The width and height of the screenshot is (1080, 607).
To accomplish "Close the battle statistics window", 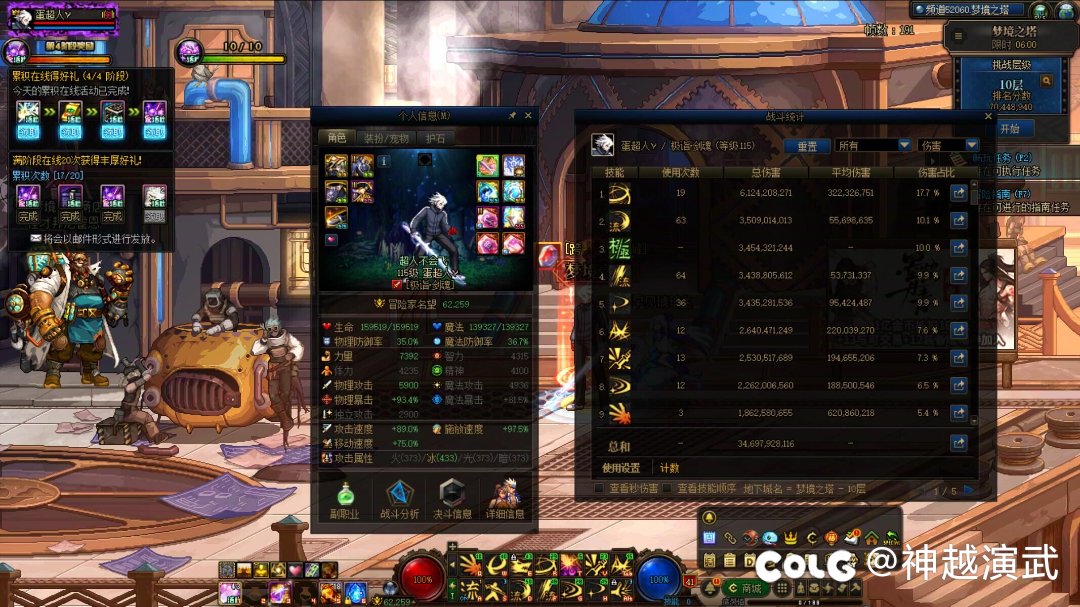I will 988,117.
